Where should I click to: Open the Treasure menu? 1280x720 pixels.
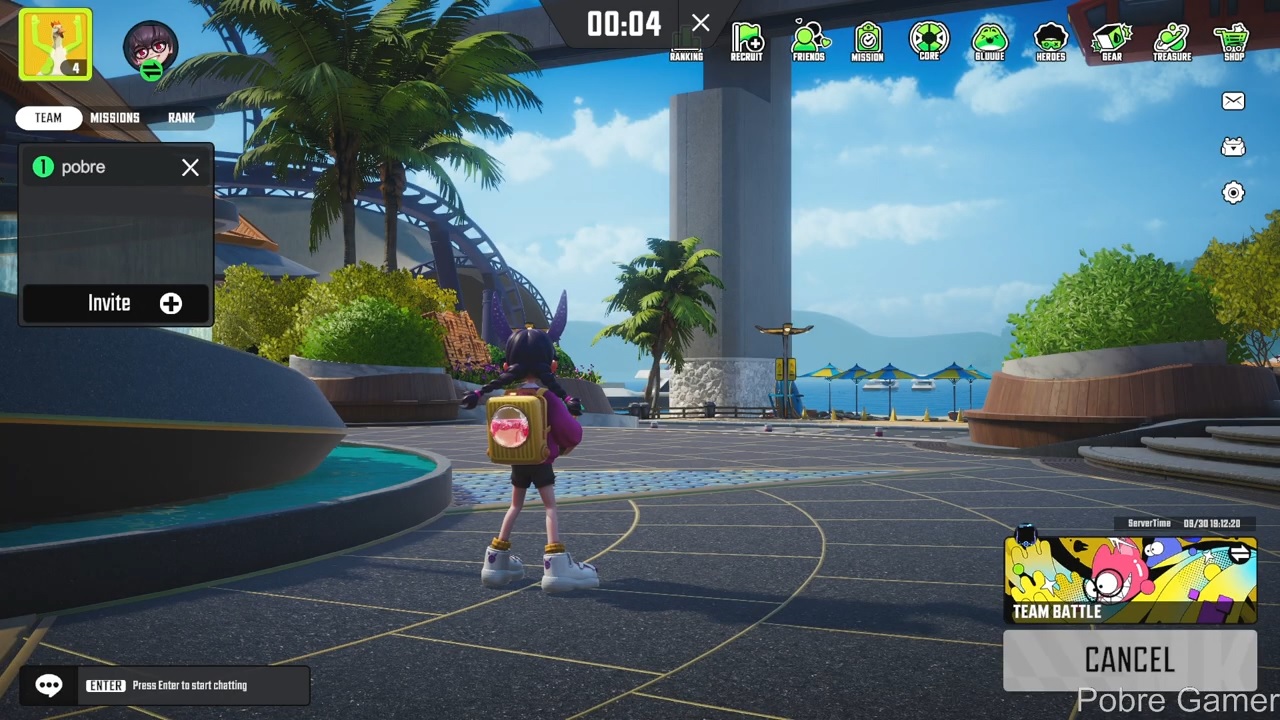coord(1171,42)
